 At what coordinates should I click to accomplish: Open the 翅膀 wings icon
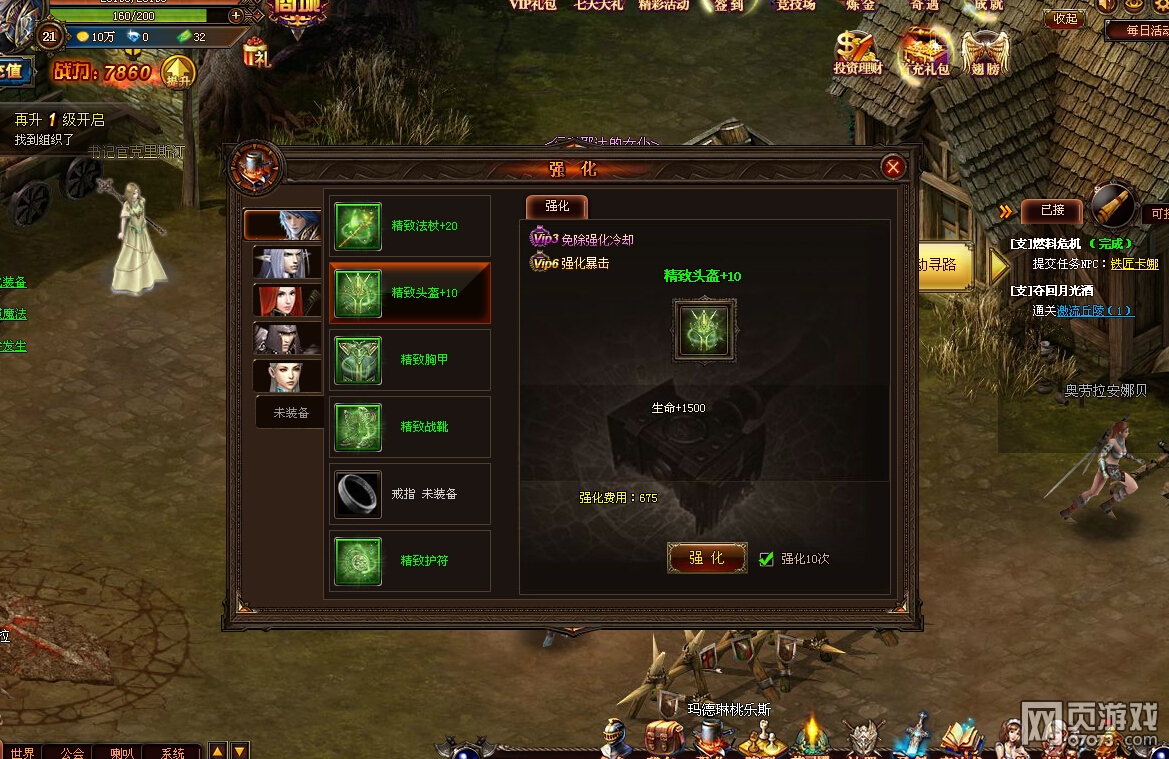click(x=985, y=52)
